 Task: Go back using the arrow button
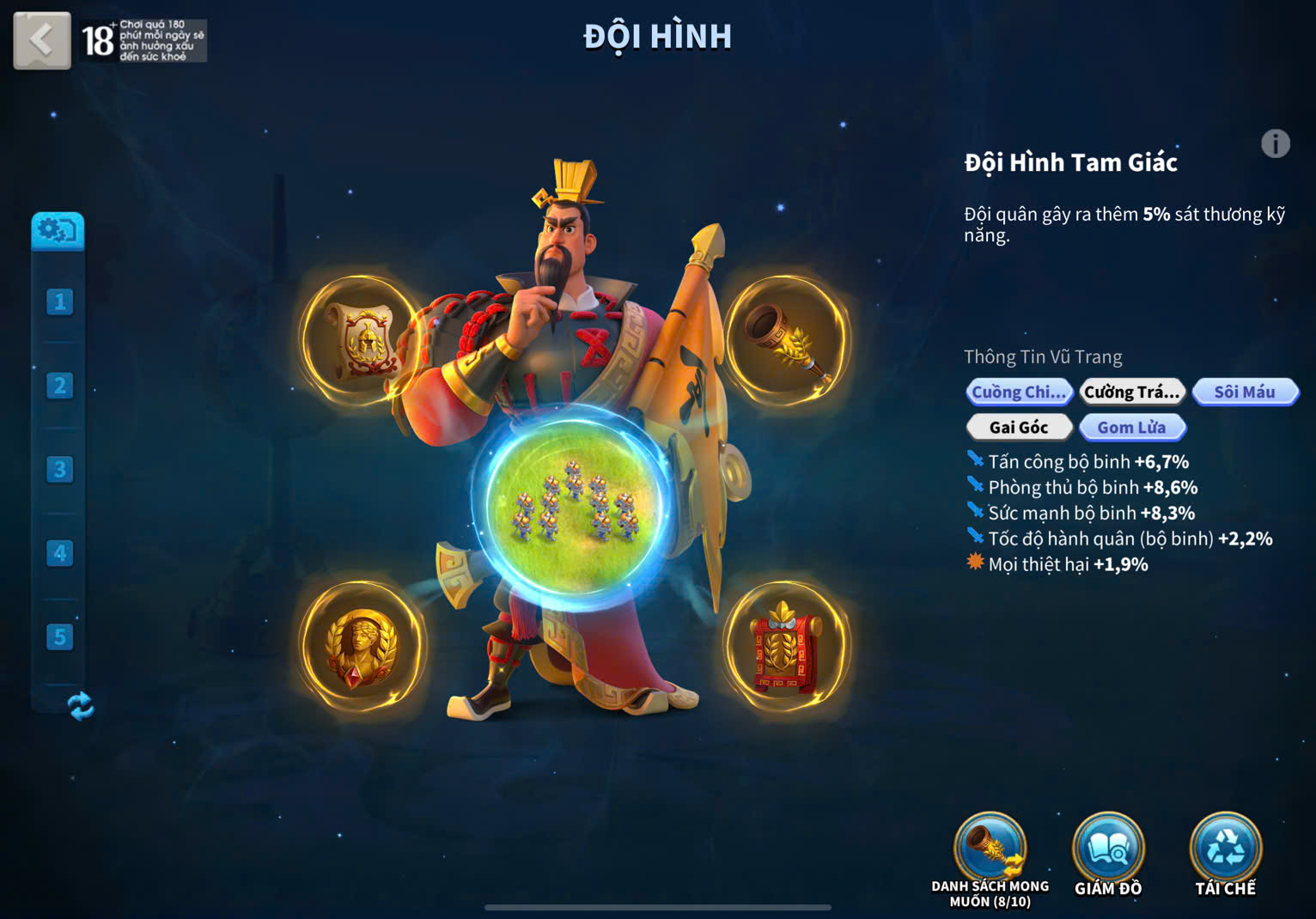[41, 40]
